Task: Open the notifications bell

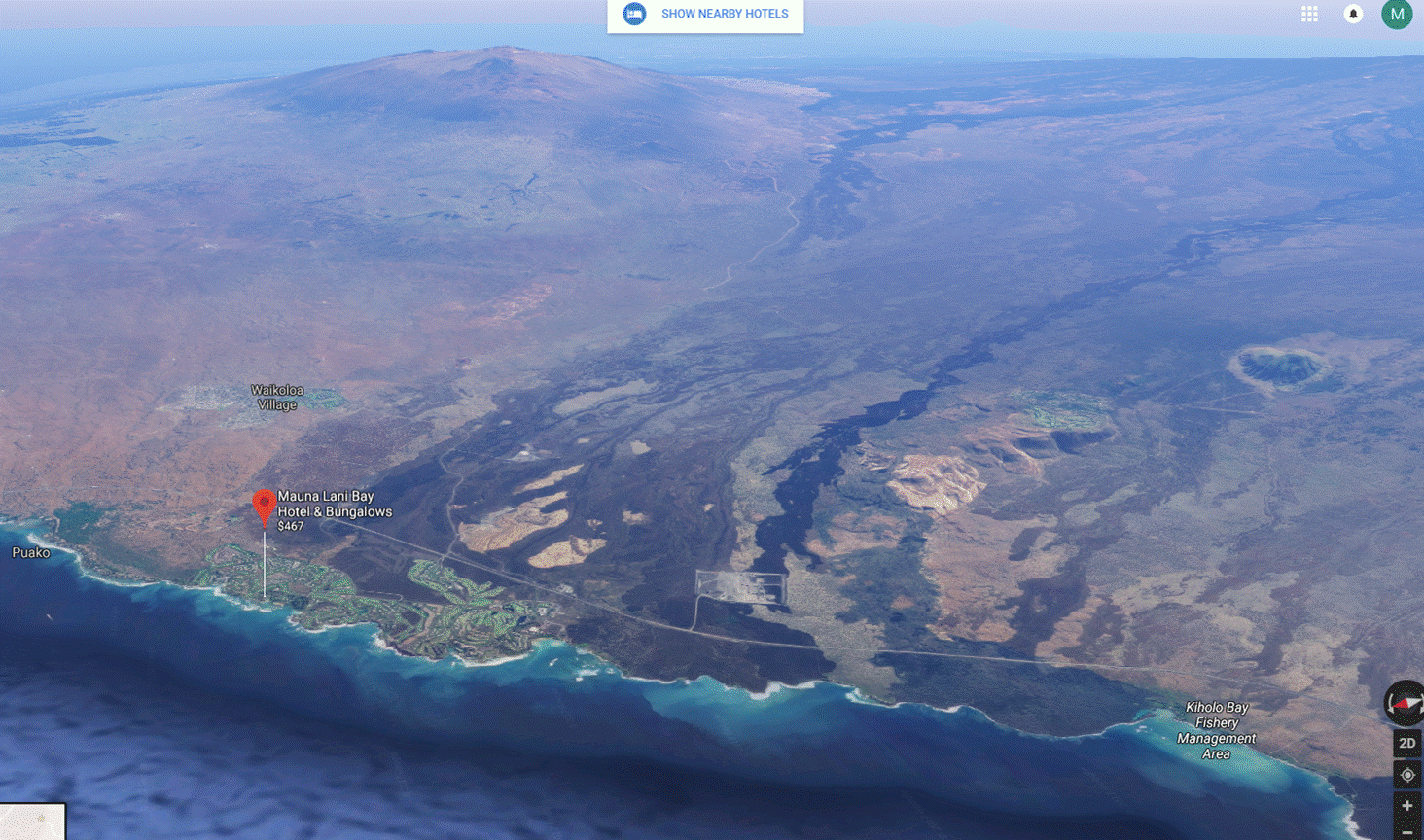Action: pyautogui.click(x=1353, y=14)
